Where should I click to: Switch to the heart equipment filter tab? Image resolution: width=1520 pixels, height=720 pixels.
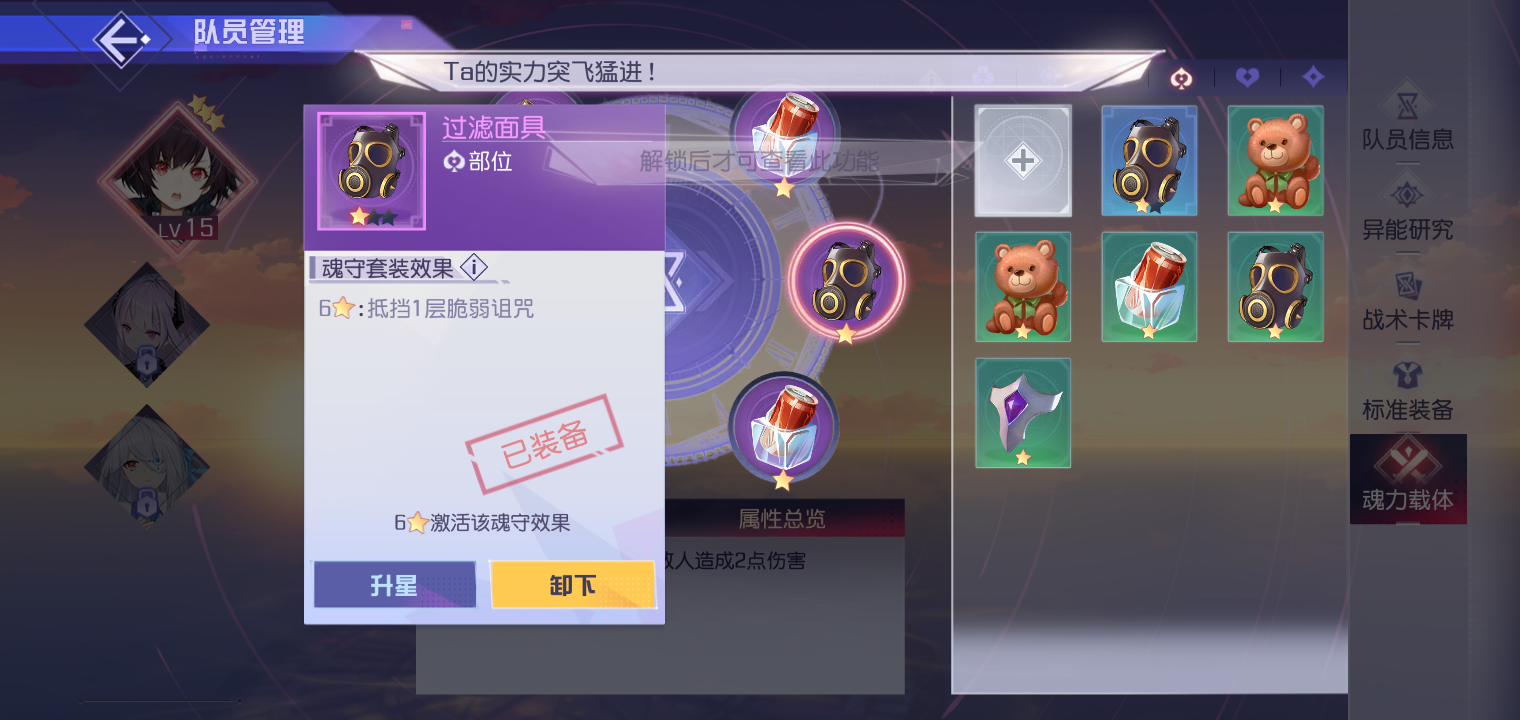pos(1247,77)
